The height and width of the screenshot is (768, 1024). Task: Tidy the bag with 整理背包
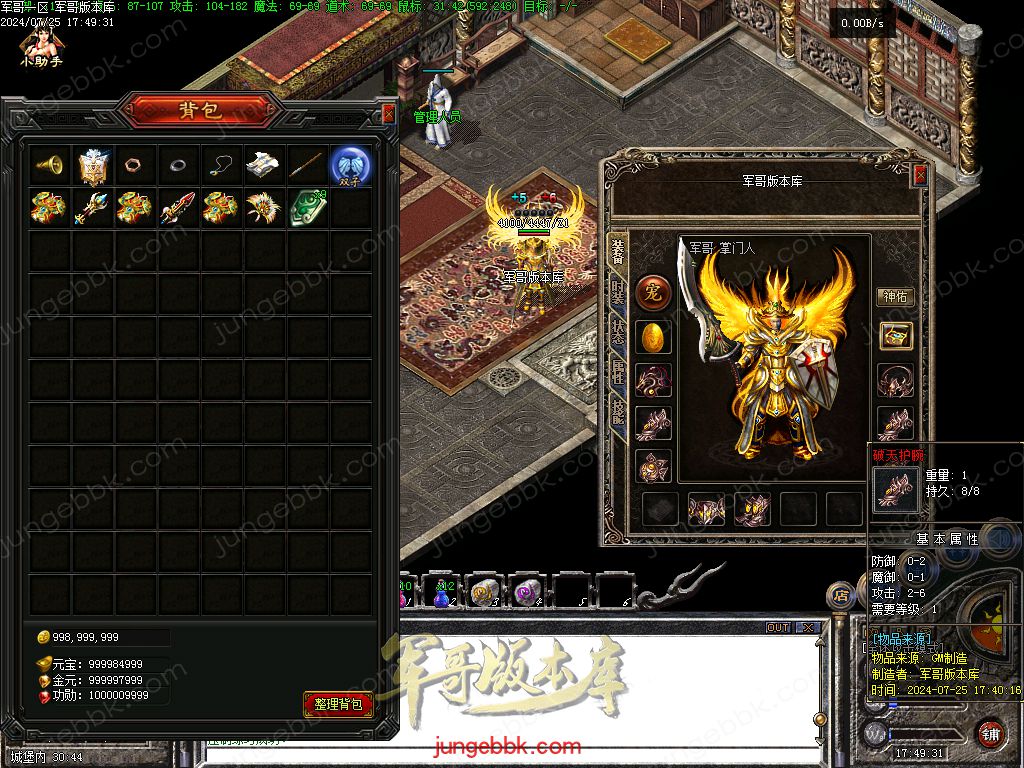338,704
